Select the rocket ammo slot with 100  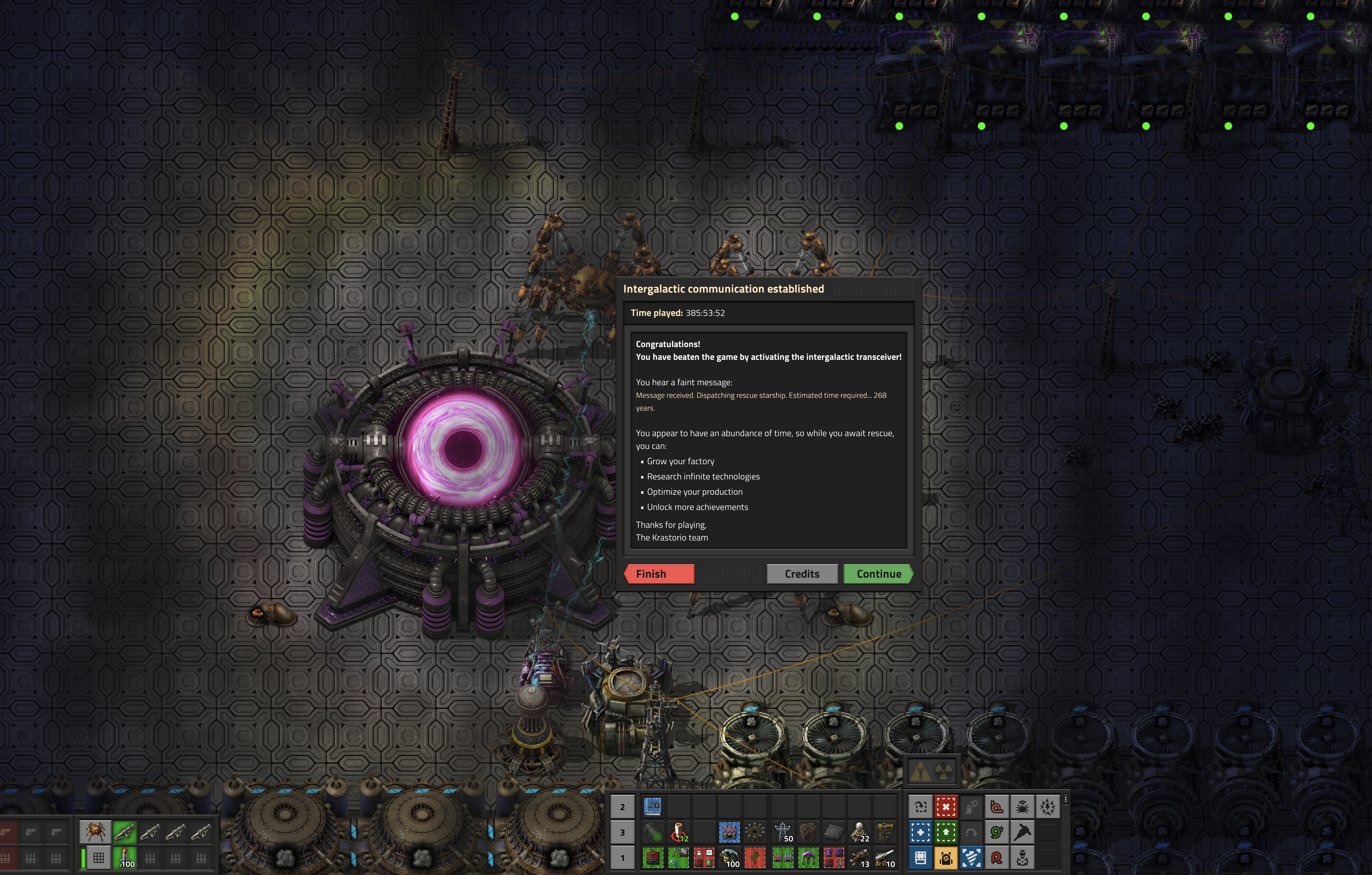pyautogui.click(x=124, y=857)
